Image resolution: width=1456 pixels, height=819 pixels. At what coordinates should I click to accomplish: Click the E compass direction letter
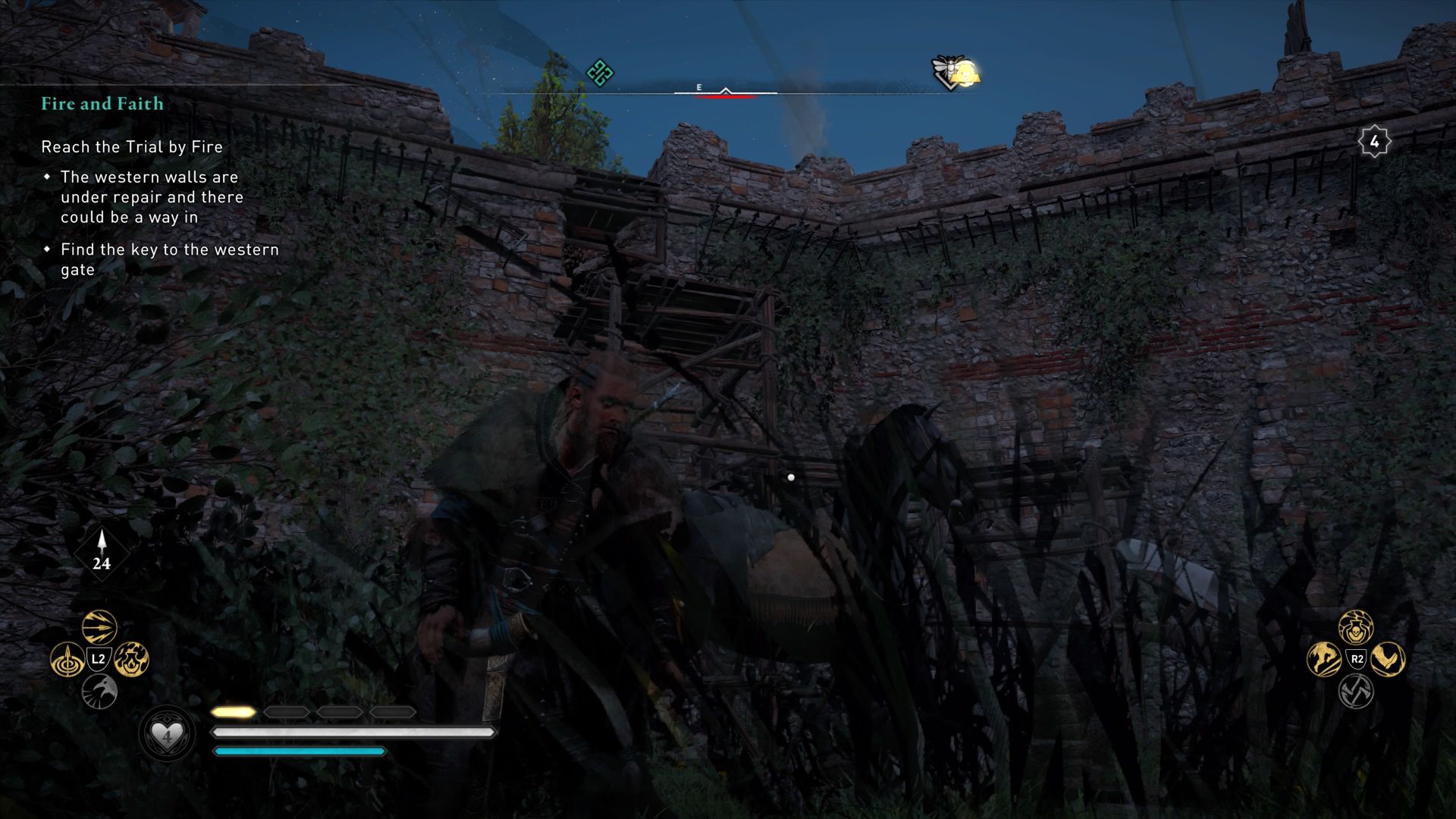click(x=698, y=87)
